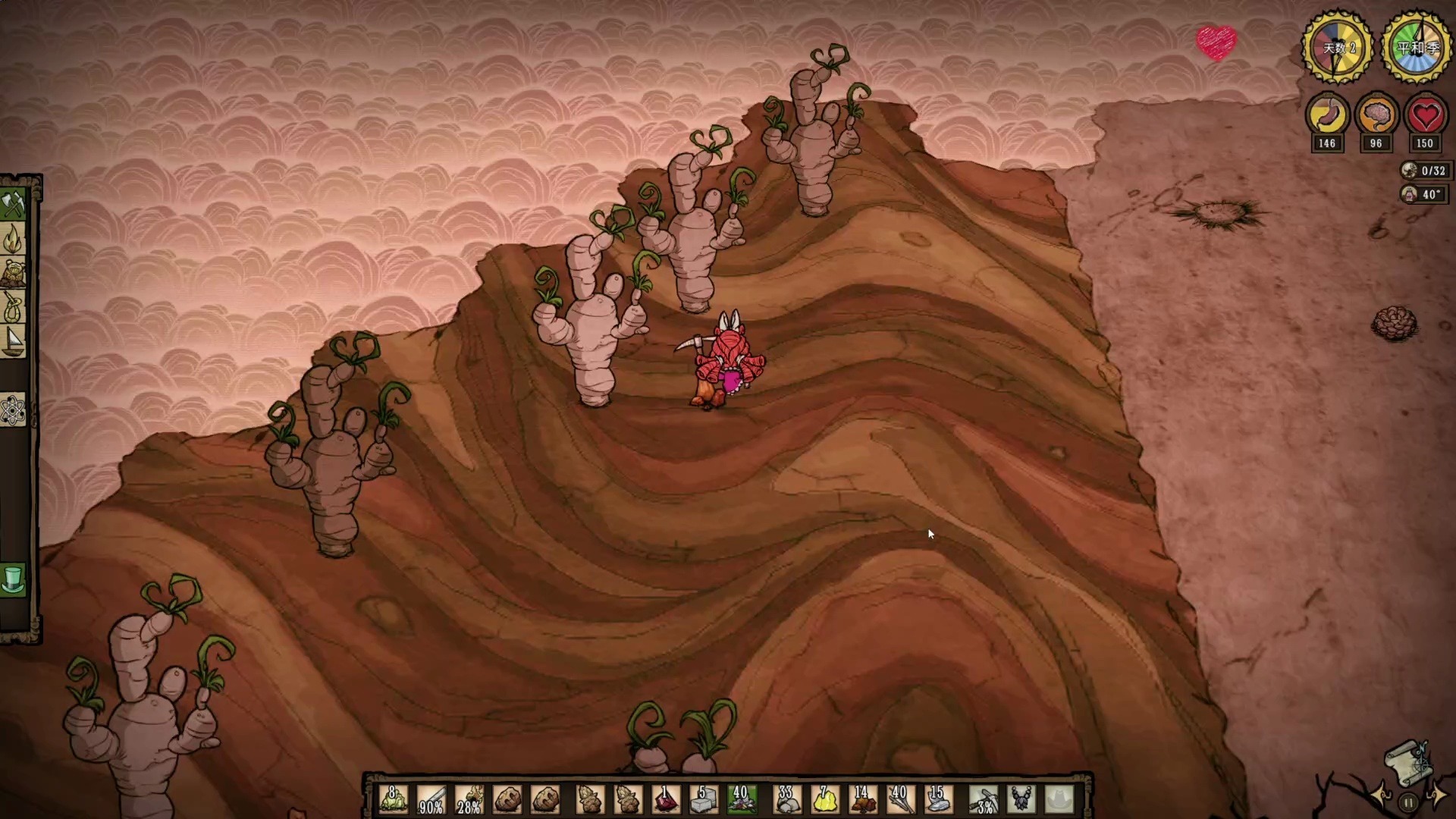Select the rope-knot Refine tab
The image size is (1456, 819).
pyautogui.click(x=14, y=308)
